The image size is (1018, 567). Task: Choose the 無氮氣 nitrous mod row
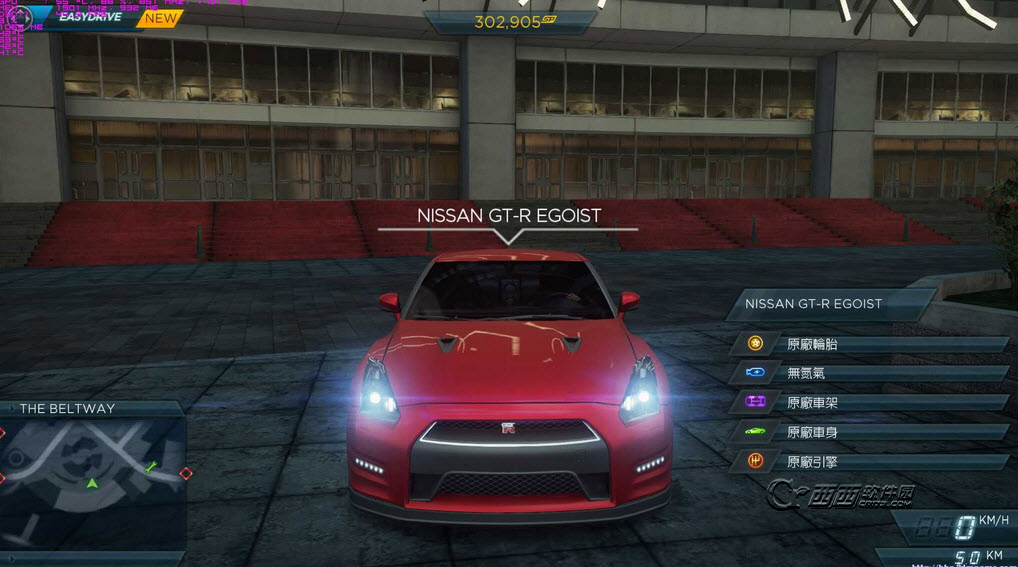[870, 373]
